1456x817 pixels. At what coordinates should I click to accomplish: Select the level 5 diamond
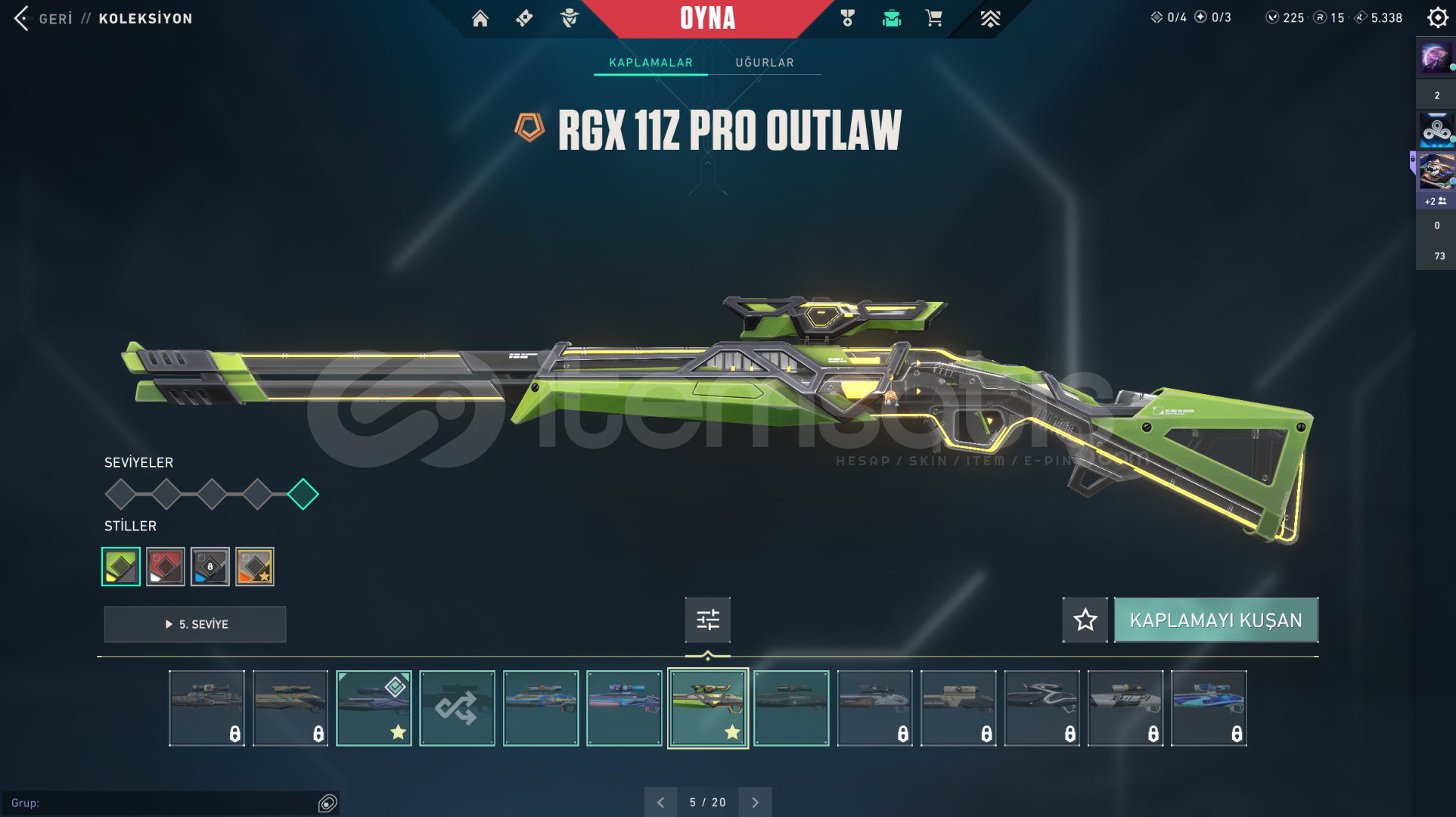(303, 494)
